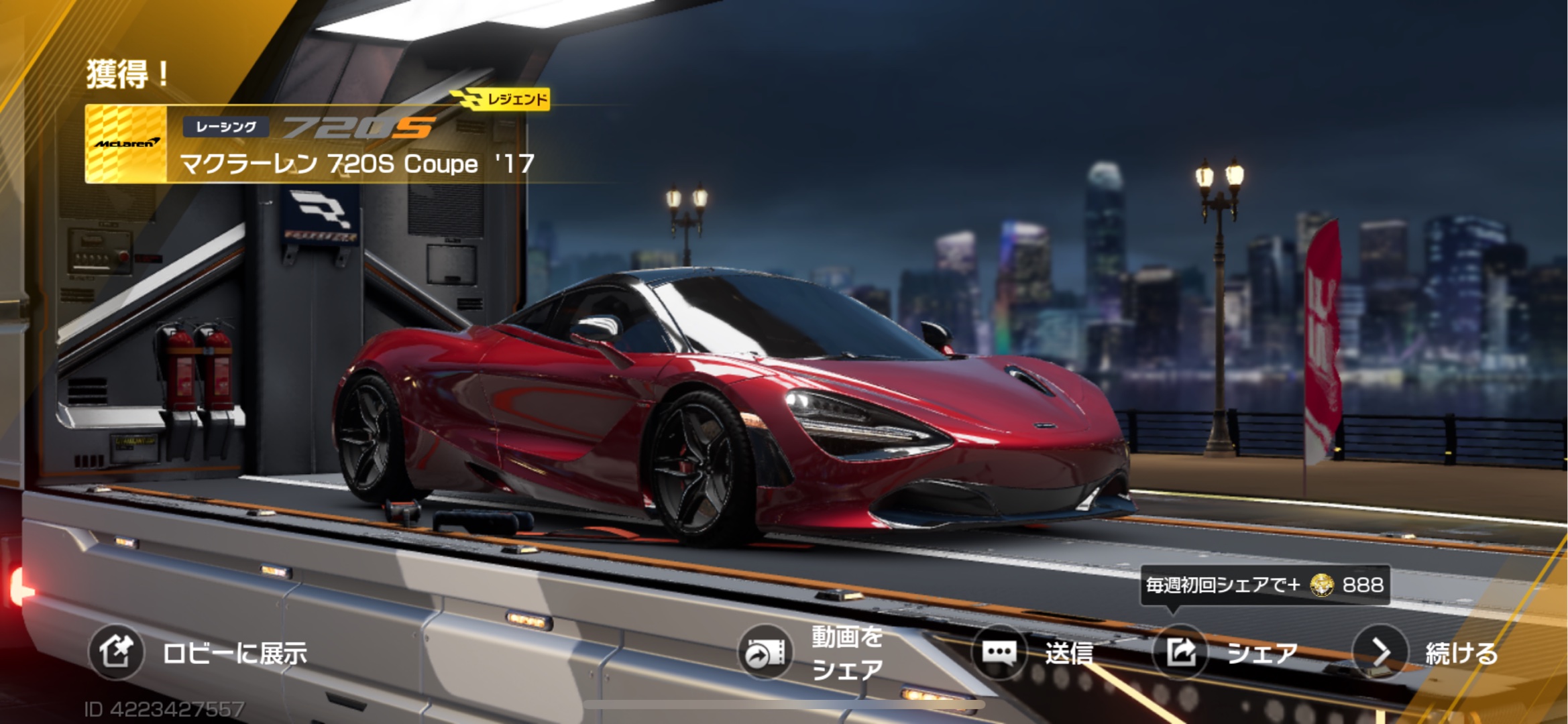The width and height of the screenshot is (1568, 724).
Task: Tap the 送信 send button
Action: pos(999,652)
